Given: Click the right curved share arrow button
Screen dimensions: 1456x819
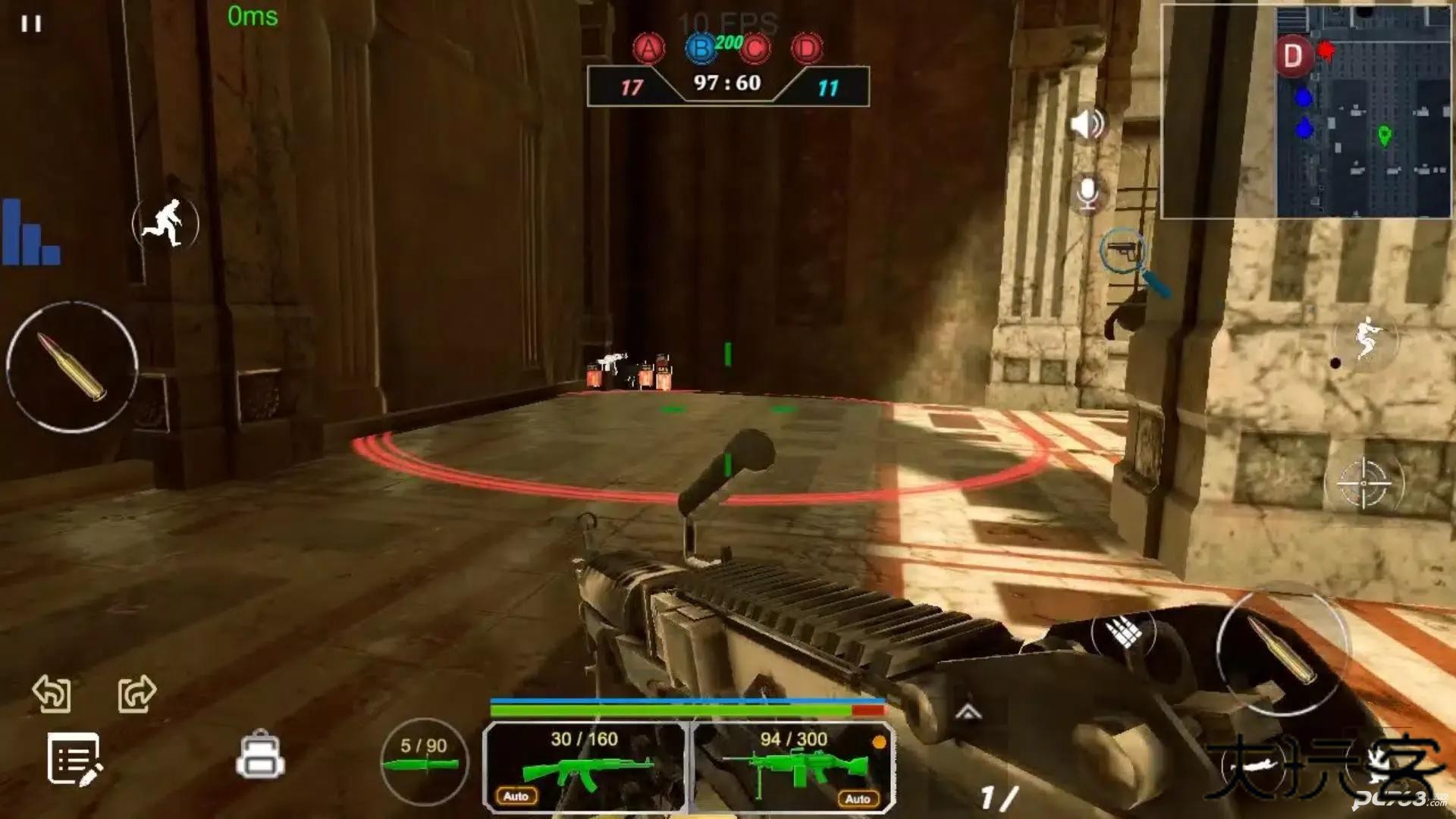Looking at the screenshot, I should [x=136, y=693].
